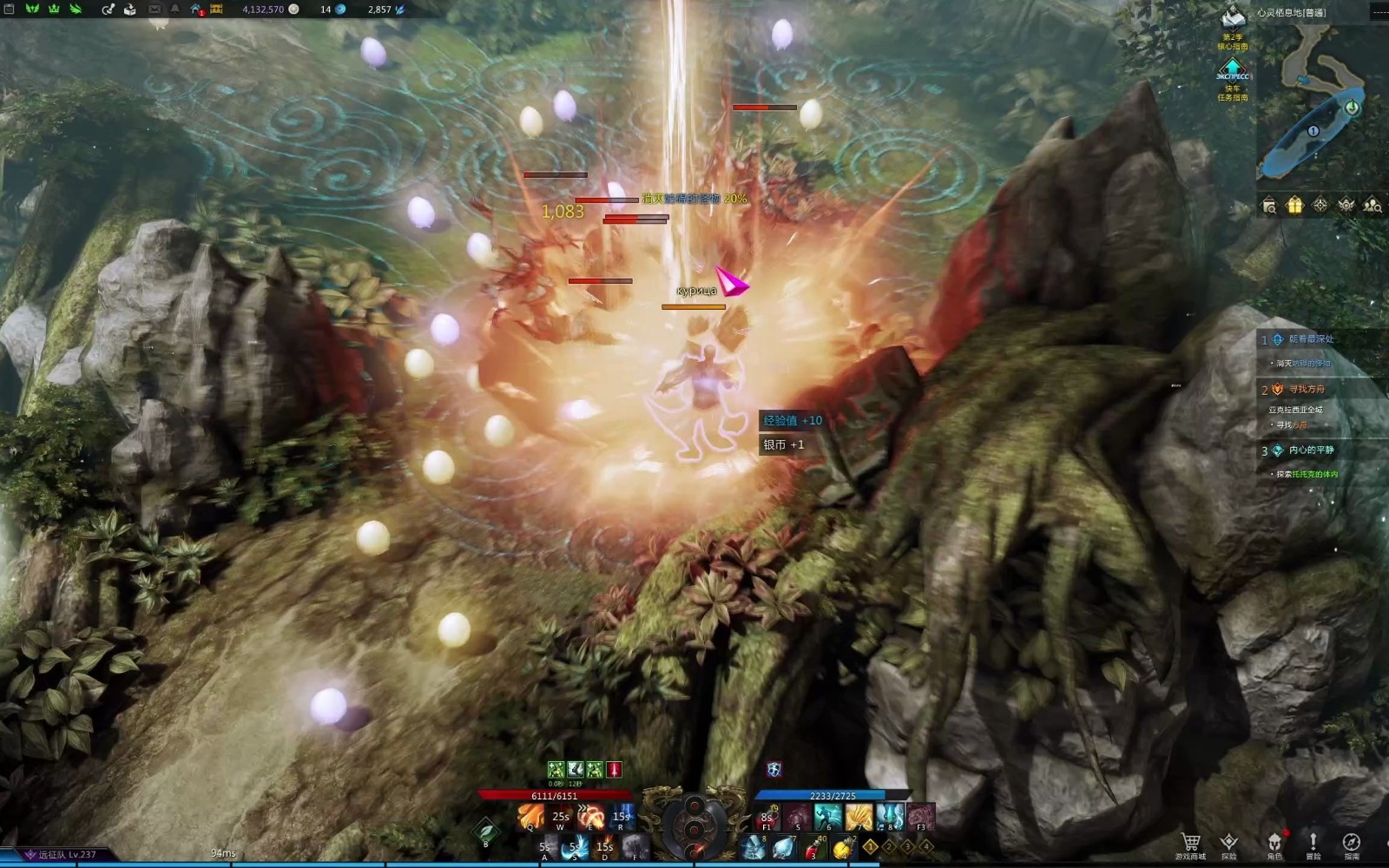Activate the running figure skill on key 6
The width and height of the screenshot is (1389, 868).
tap(827, 816)
